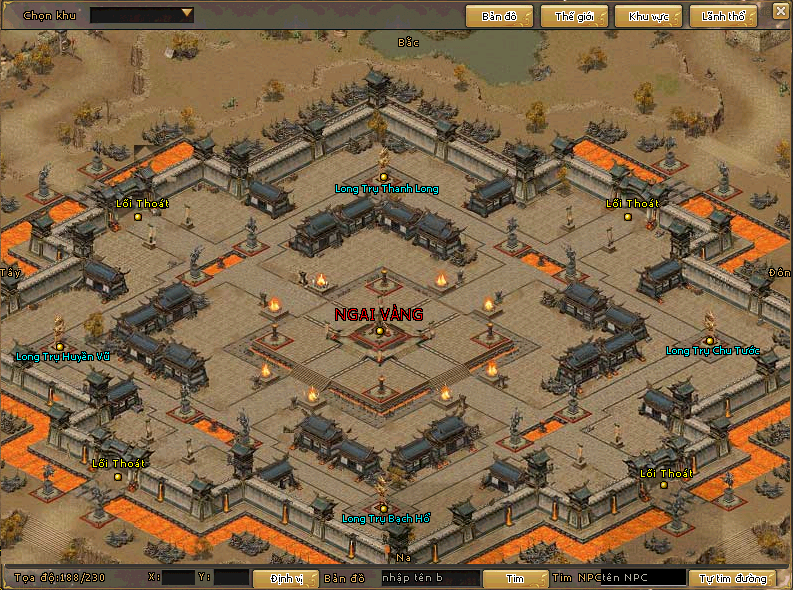Select the Ngai Vàng marker

379,330
